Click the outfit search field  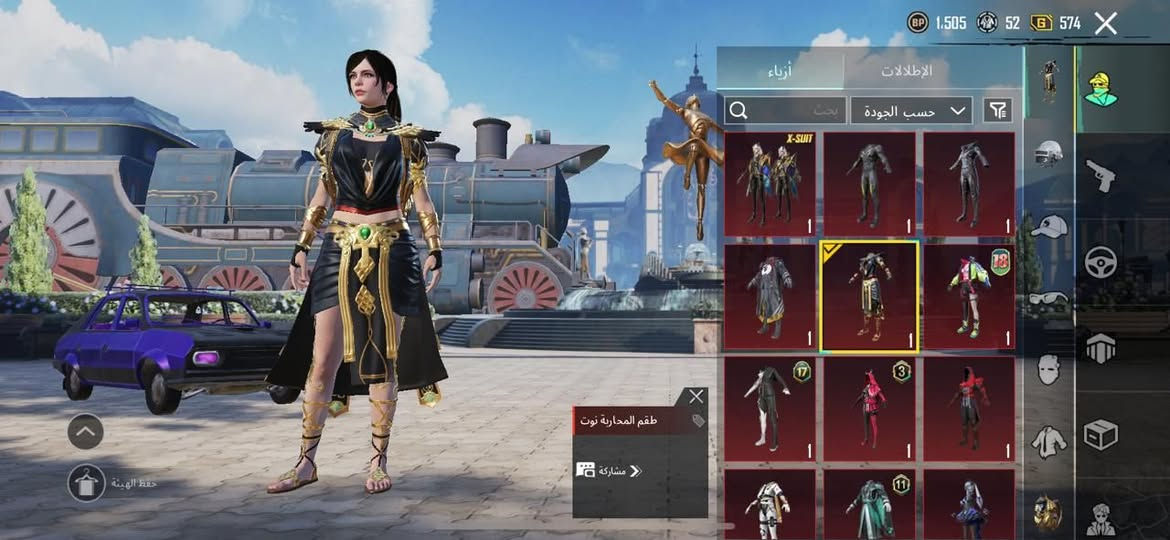pos(785,110)
